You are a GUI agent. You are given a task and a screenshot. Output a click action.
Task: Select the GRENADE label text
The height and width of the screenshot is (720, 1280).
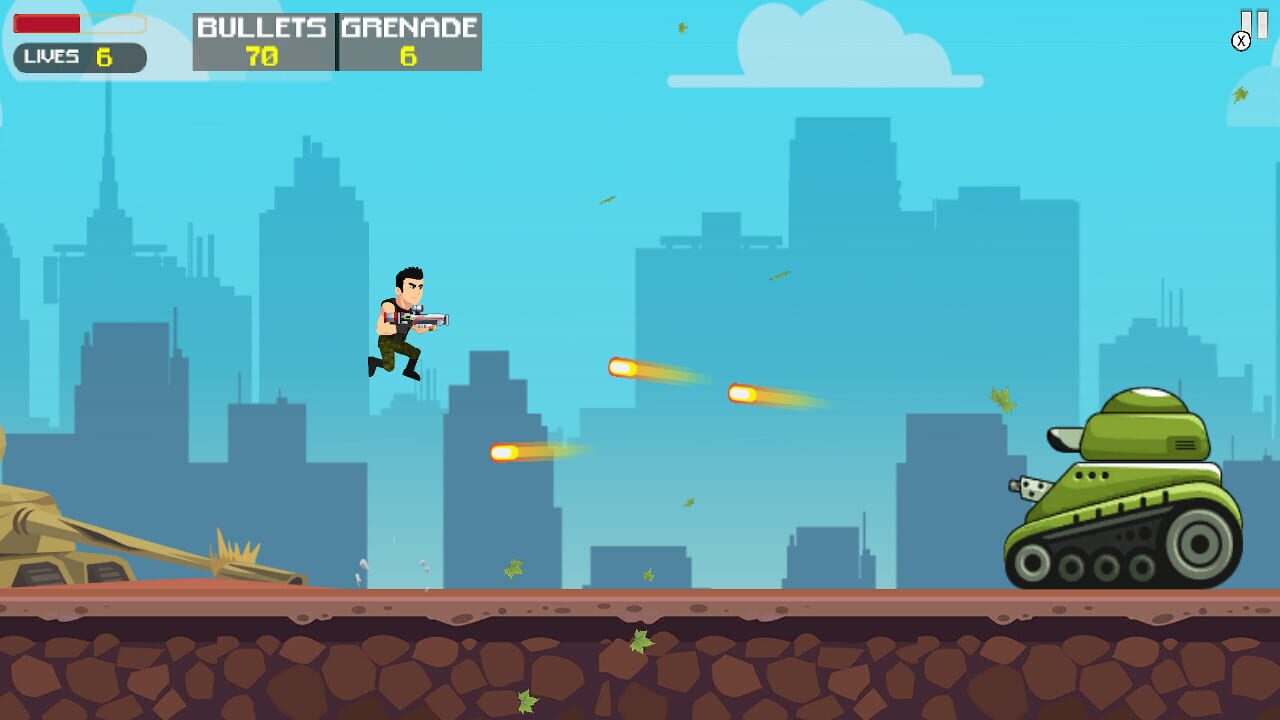[408, 27]
